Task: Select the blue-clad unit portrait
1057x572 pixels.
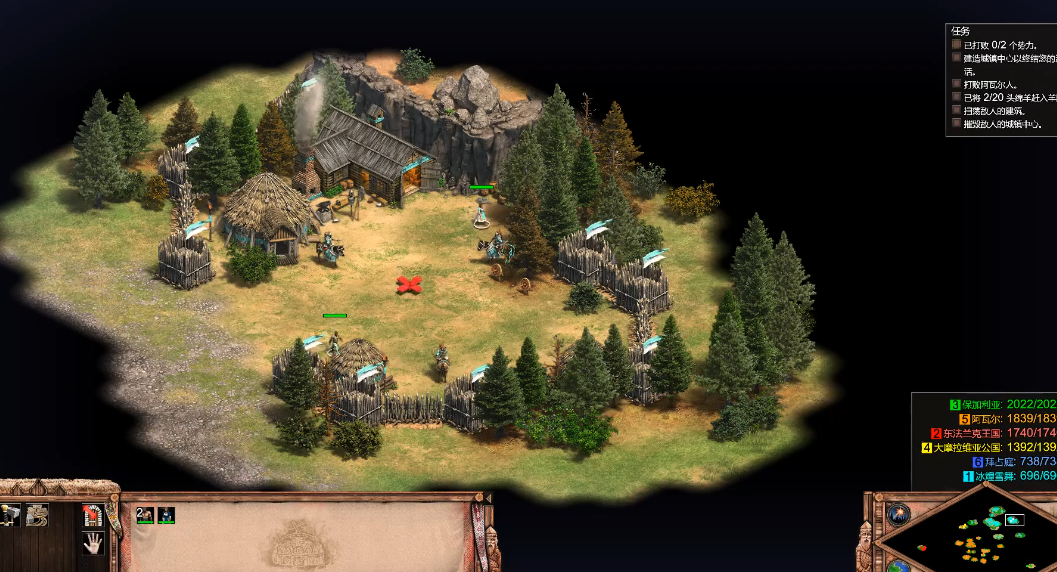Action: [166, 515]
